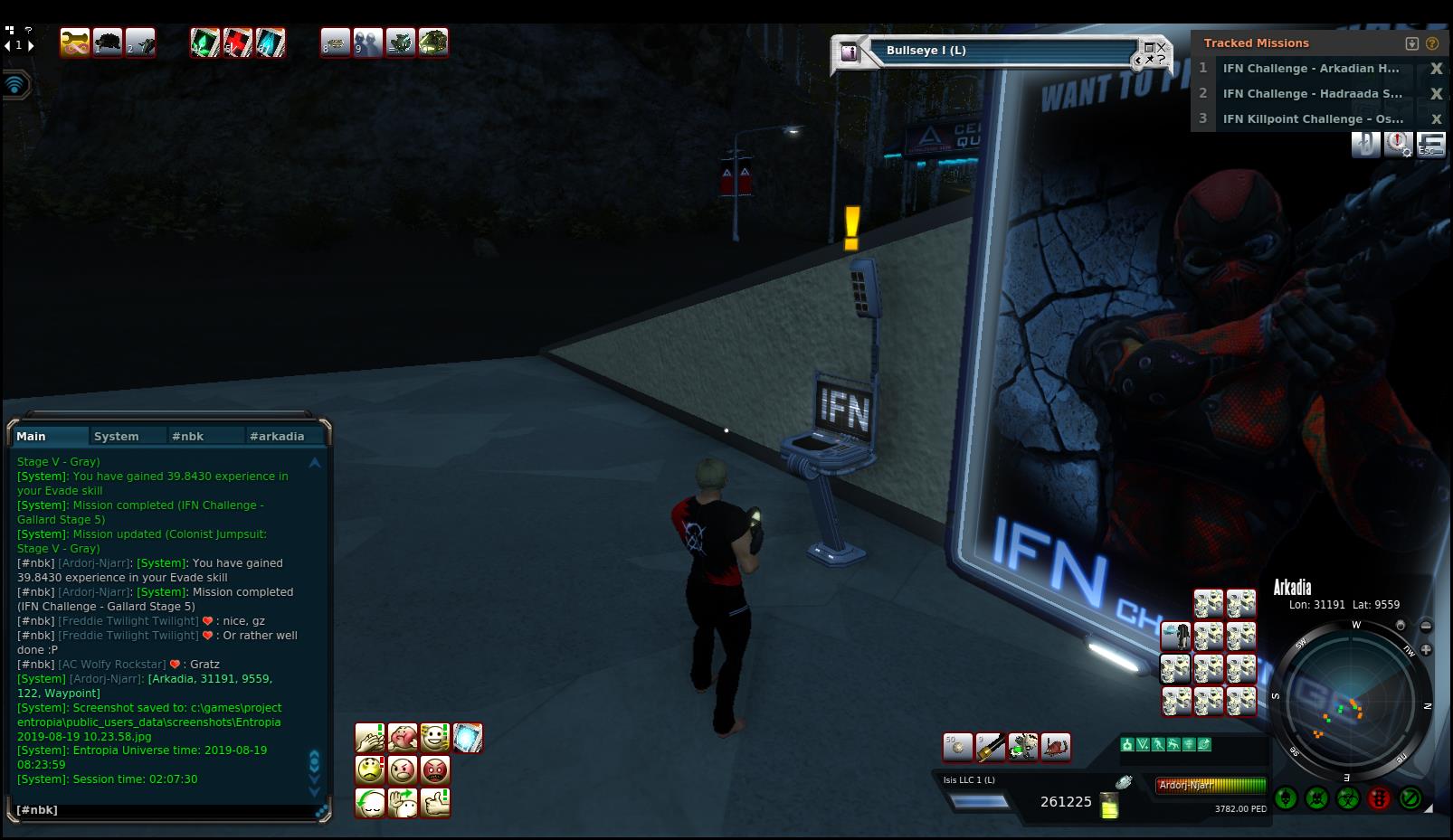Select the IFN Challenge Hadraada tracked mission

click(1313, 94)
